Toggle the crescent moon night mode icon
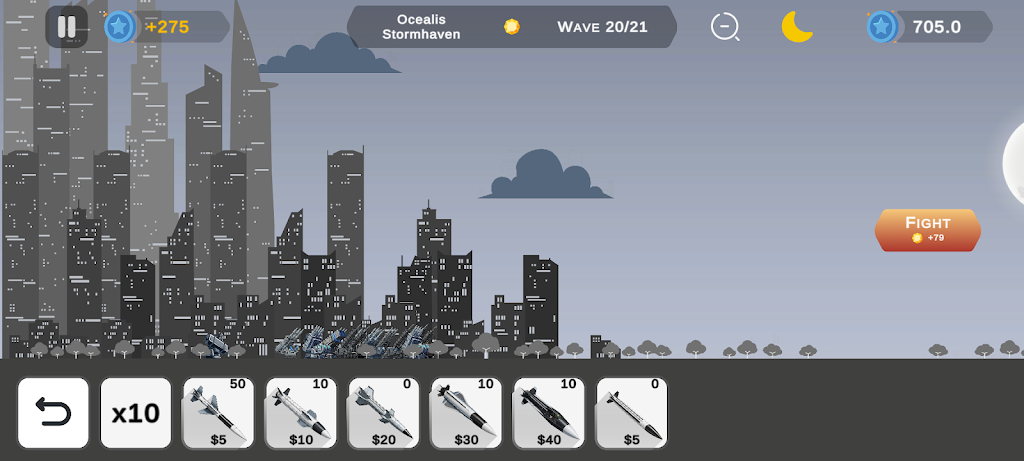Screen dimensions: 1024x461 [x=797, y=27]
